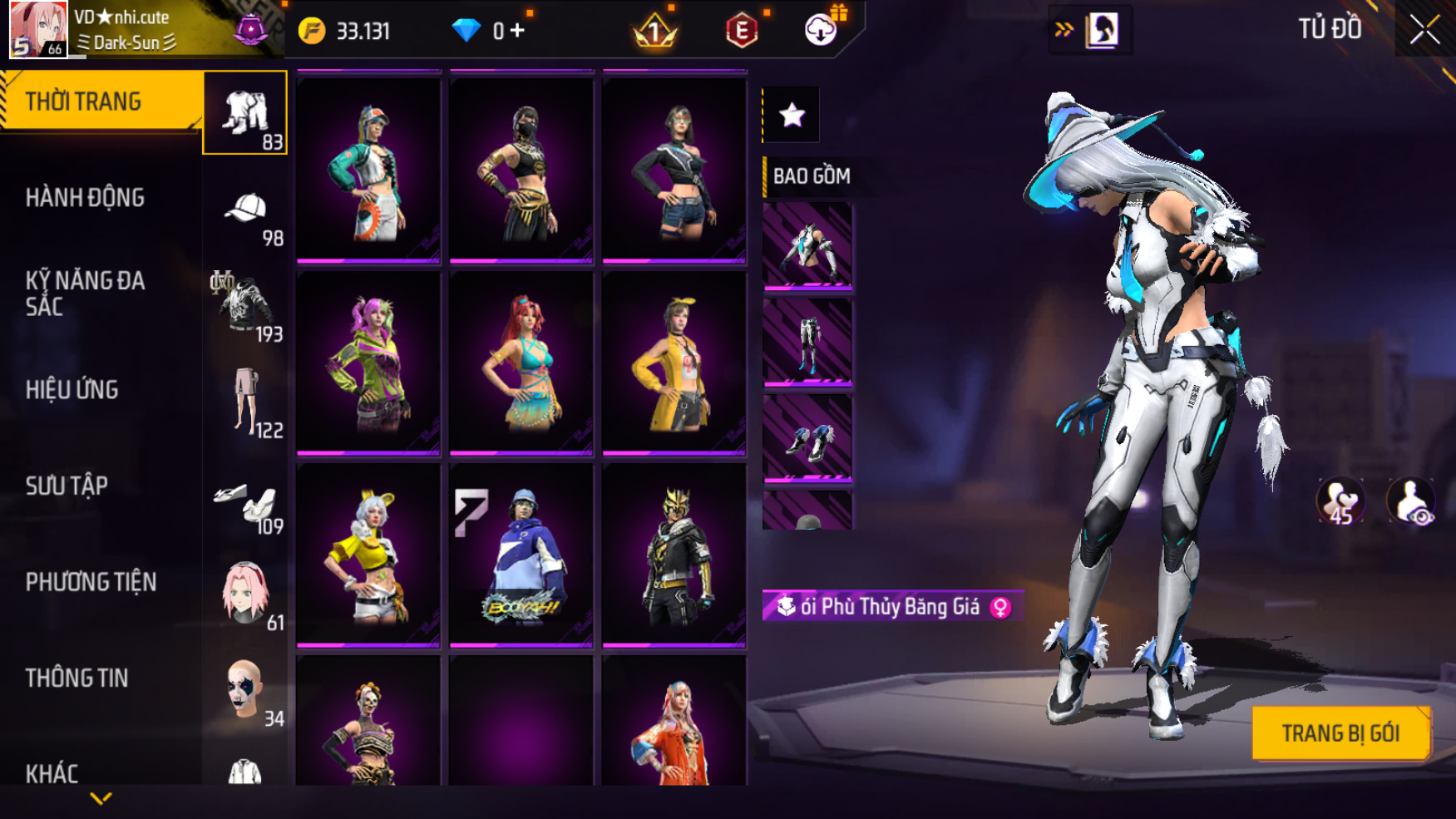Screen dimensions: 1456x819
Task: Select the gold masked black armor outfit
Action: click(674, 555)
